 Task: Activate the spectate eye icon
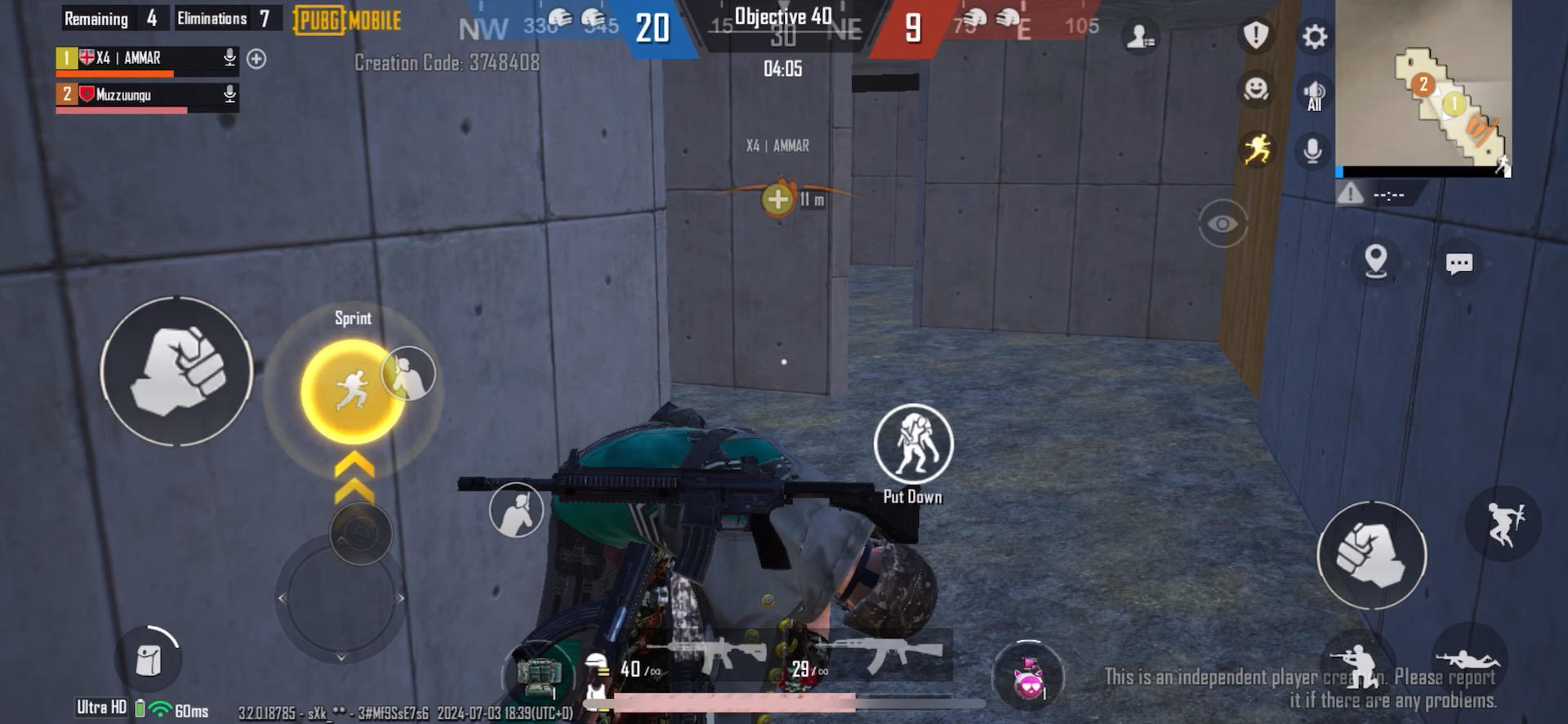point(1223,222)
